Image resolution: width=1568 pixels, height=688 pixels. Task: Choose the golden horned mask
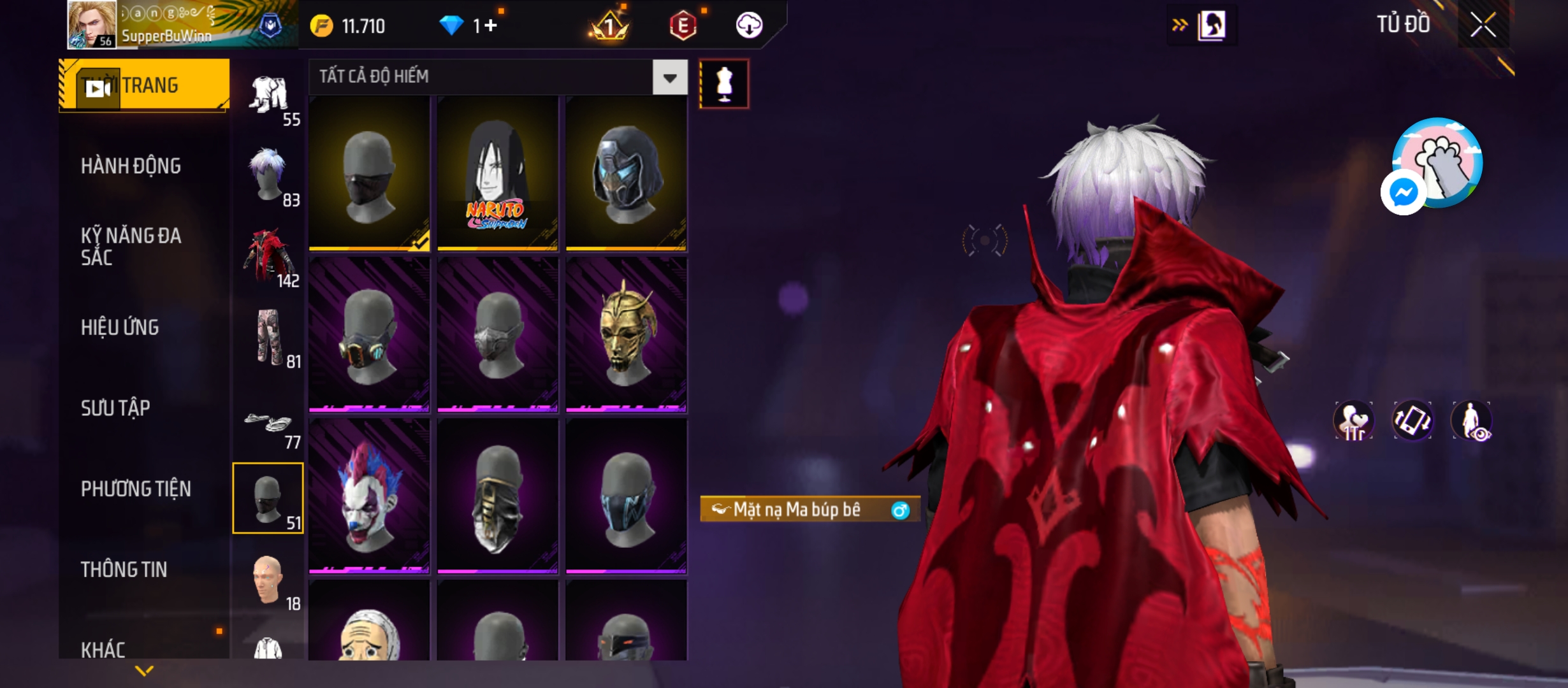(x=626, y=334)
